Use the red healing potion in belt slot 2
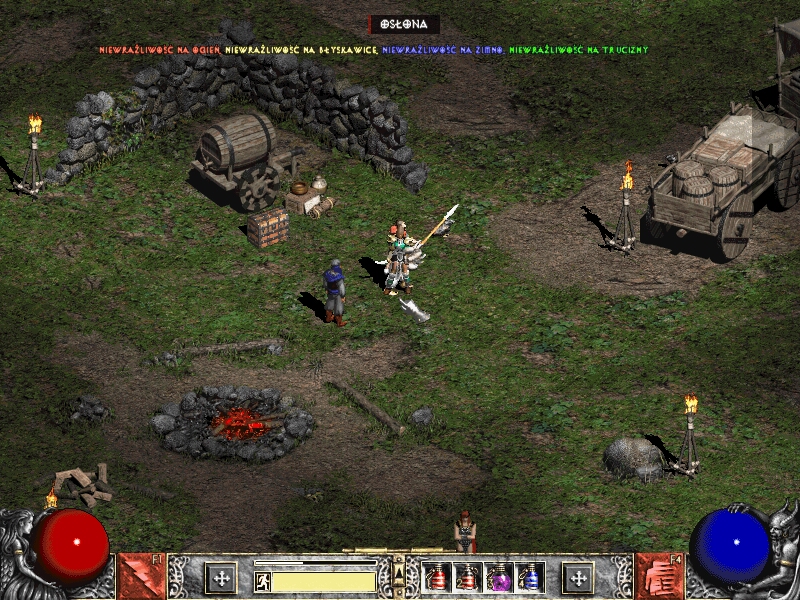Image resolution: width=800 pixels, height=600 pixels. click(x=467, y=577)
